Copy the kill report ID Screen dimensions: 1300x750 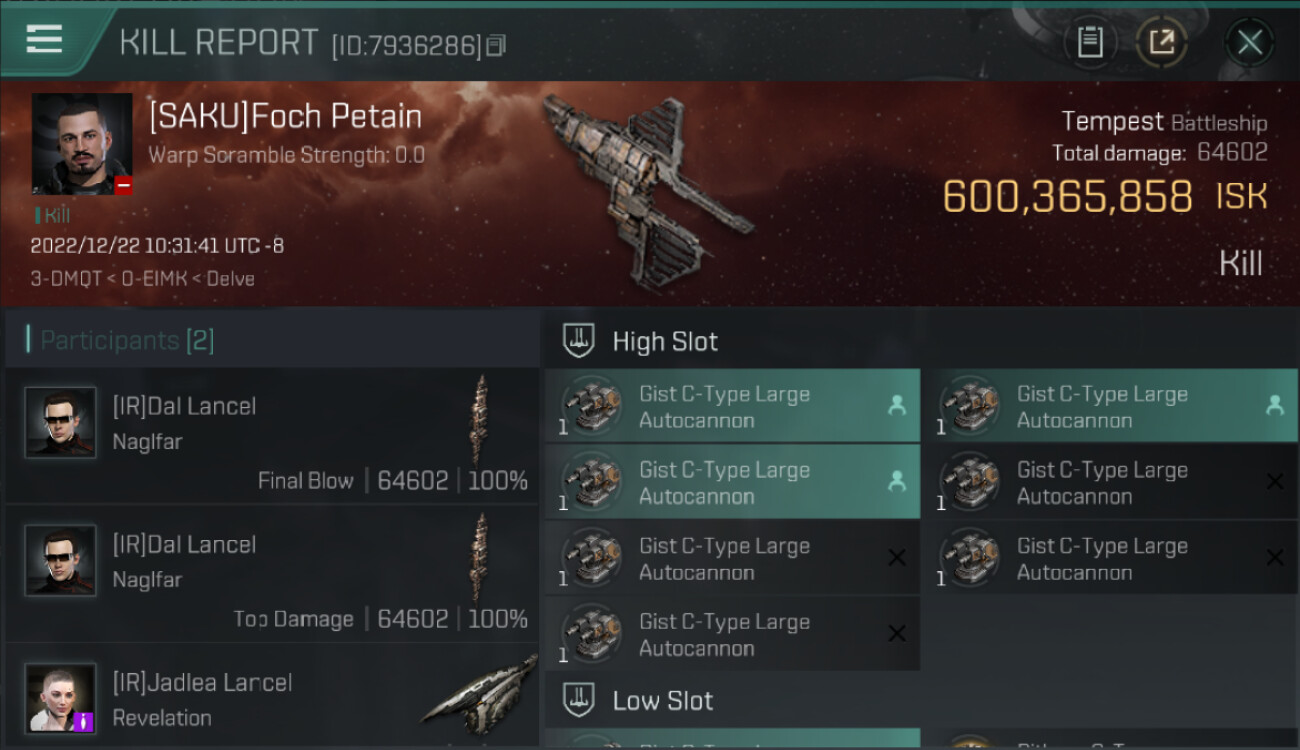497,45
